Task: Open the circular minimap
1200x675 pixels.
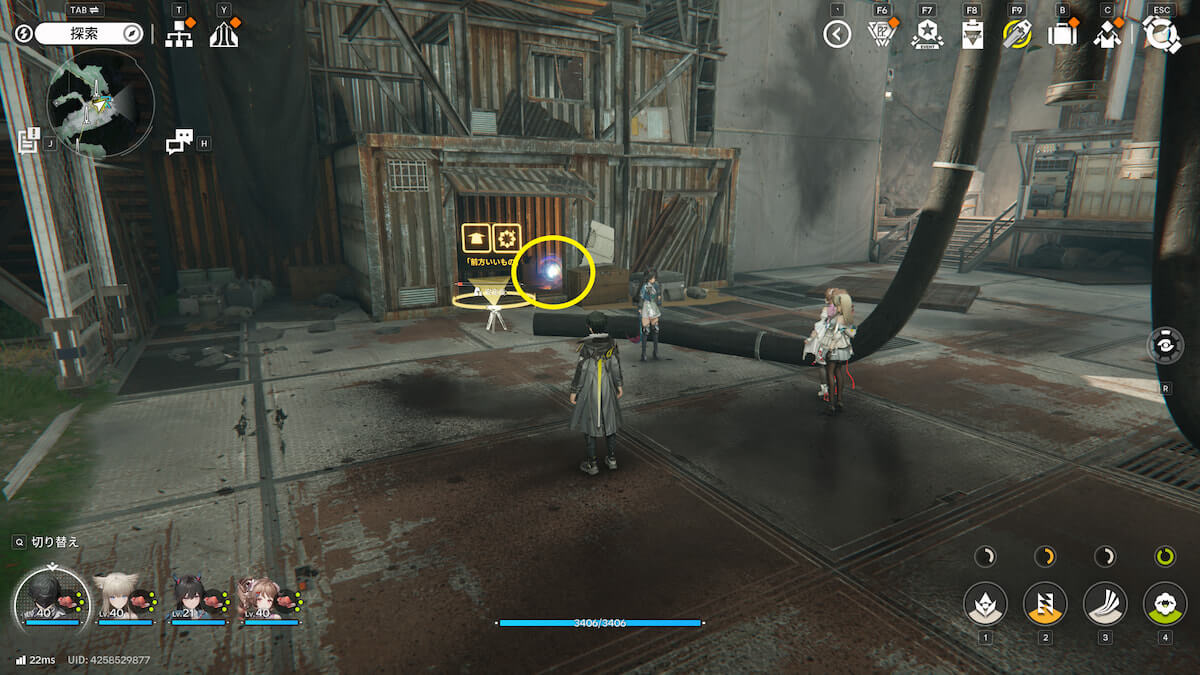Action: pyautogui.click(x=100, y=105)
